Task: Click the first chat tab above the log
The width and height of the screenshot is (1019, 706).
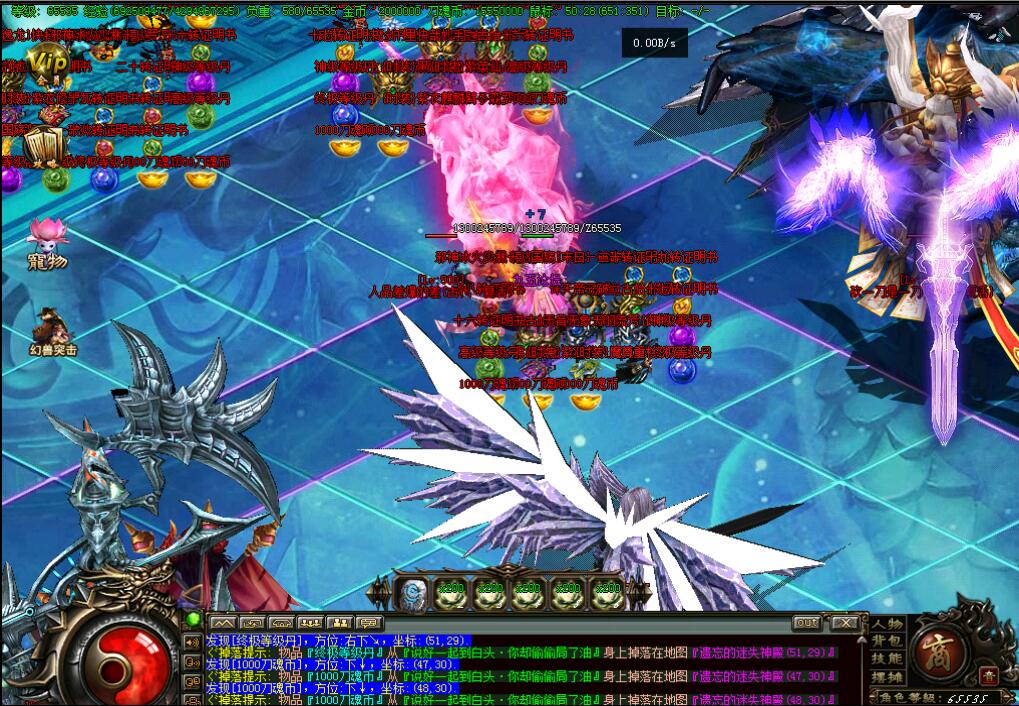Action: click(x=223, y=623)
